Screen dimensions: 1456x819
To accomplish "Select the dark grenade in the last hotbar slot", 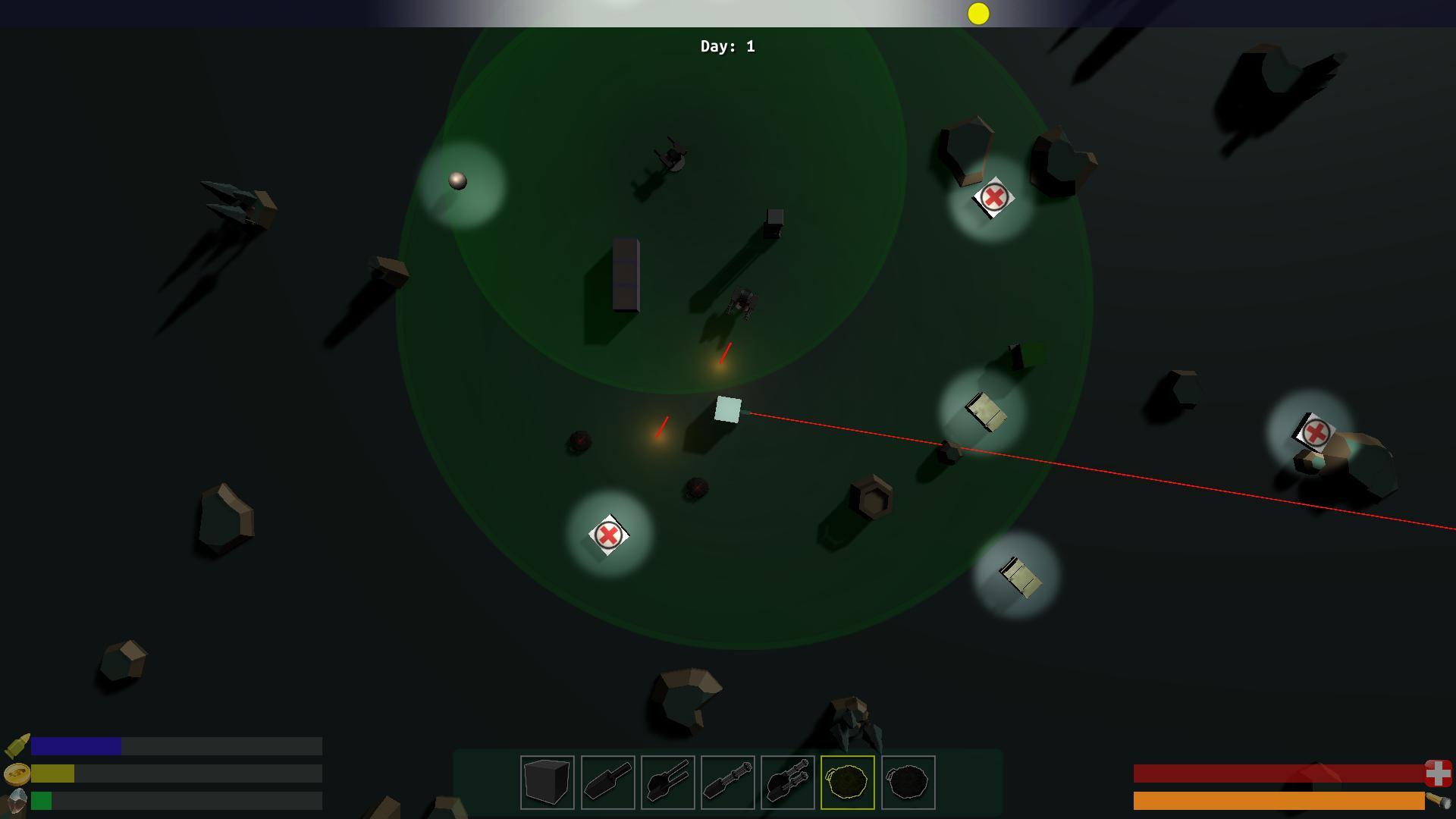I will point(908,782).
